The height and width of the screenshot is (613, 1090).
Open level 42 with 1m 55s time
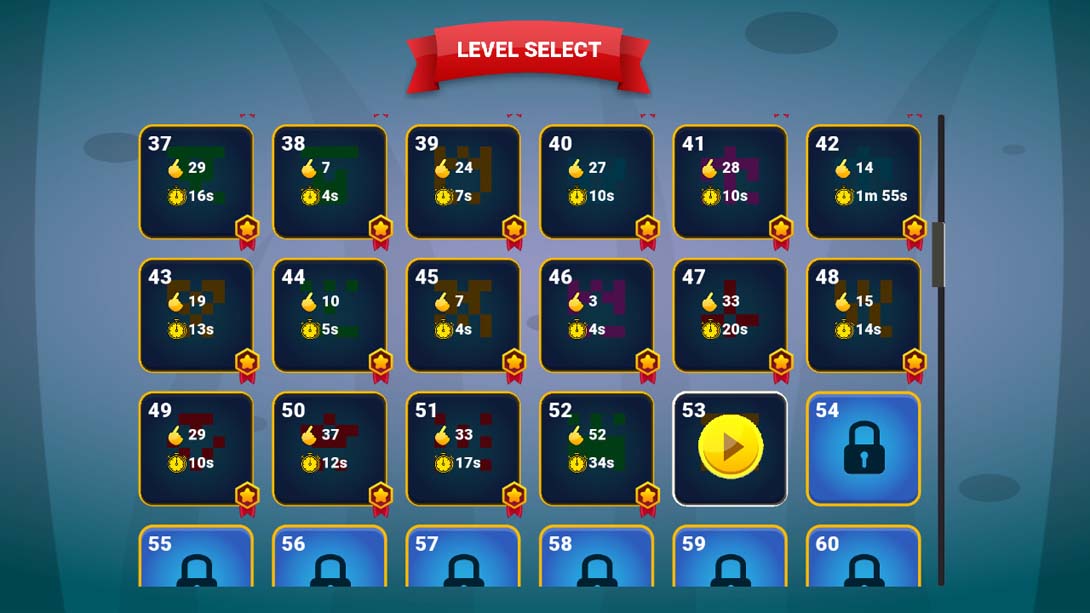(x=863, y=182)
